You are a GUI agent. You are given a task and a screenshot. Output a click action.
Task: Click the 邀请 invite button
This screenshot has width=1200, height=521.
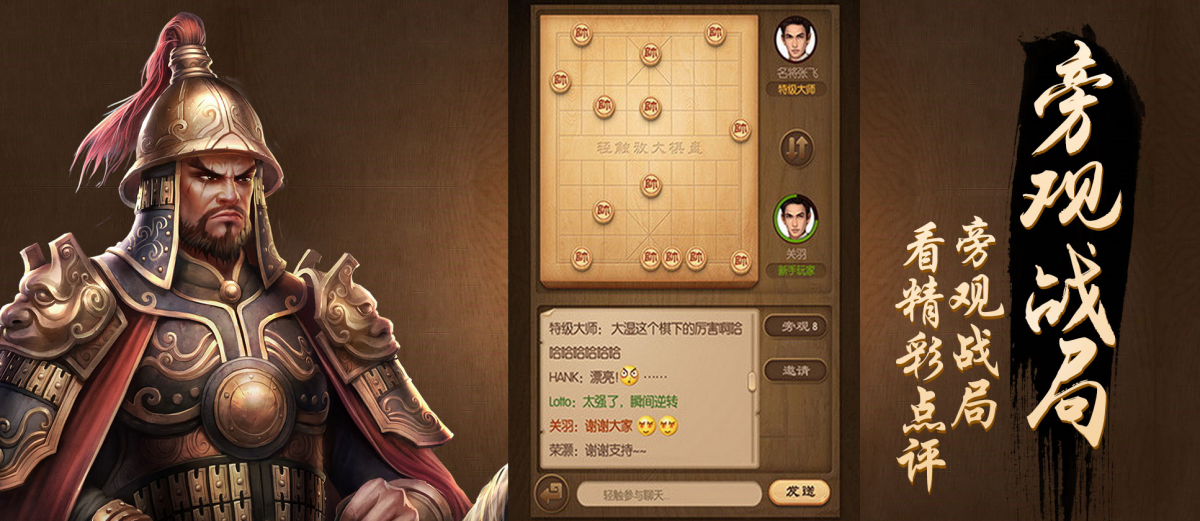797,370
